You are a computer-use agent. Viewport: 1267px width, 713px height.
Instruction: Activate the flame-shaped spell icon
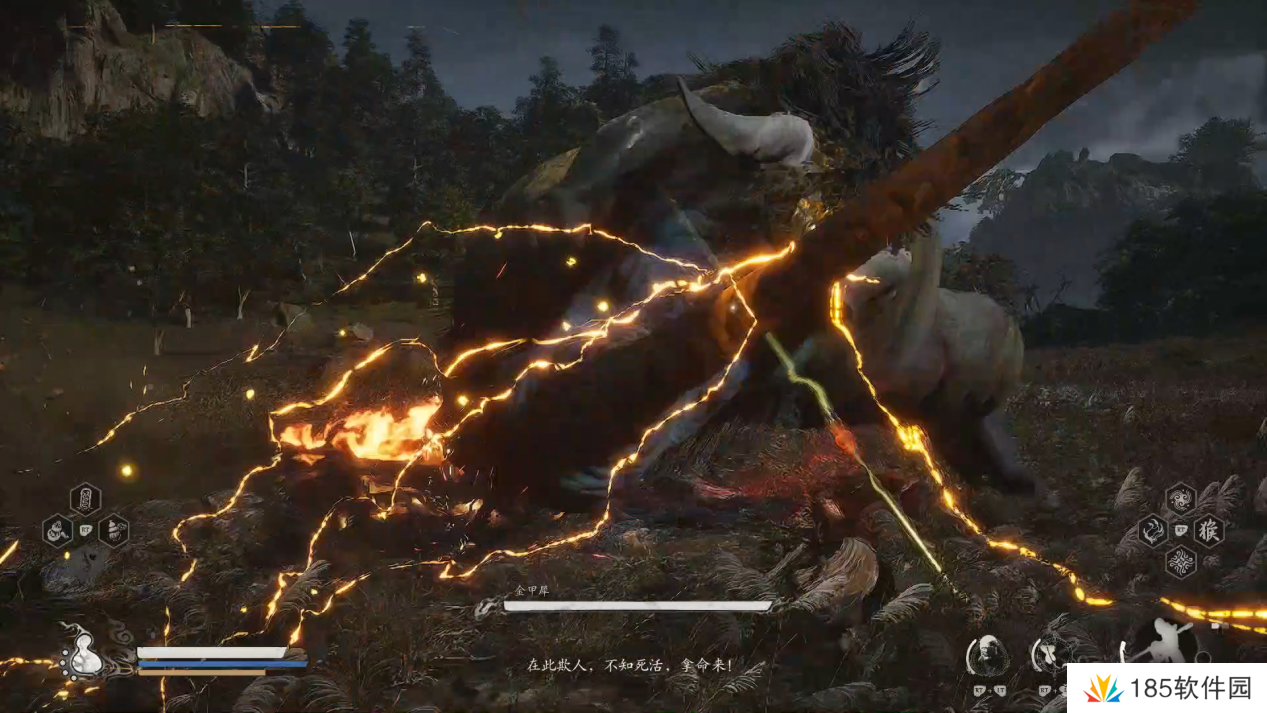1152,530
